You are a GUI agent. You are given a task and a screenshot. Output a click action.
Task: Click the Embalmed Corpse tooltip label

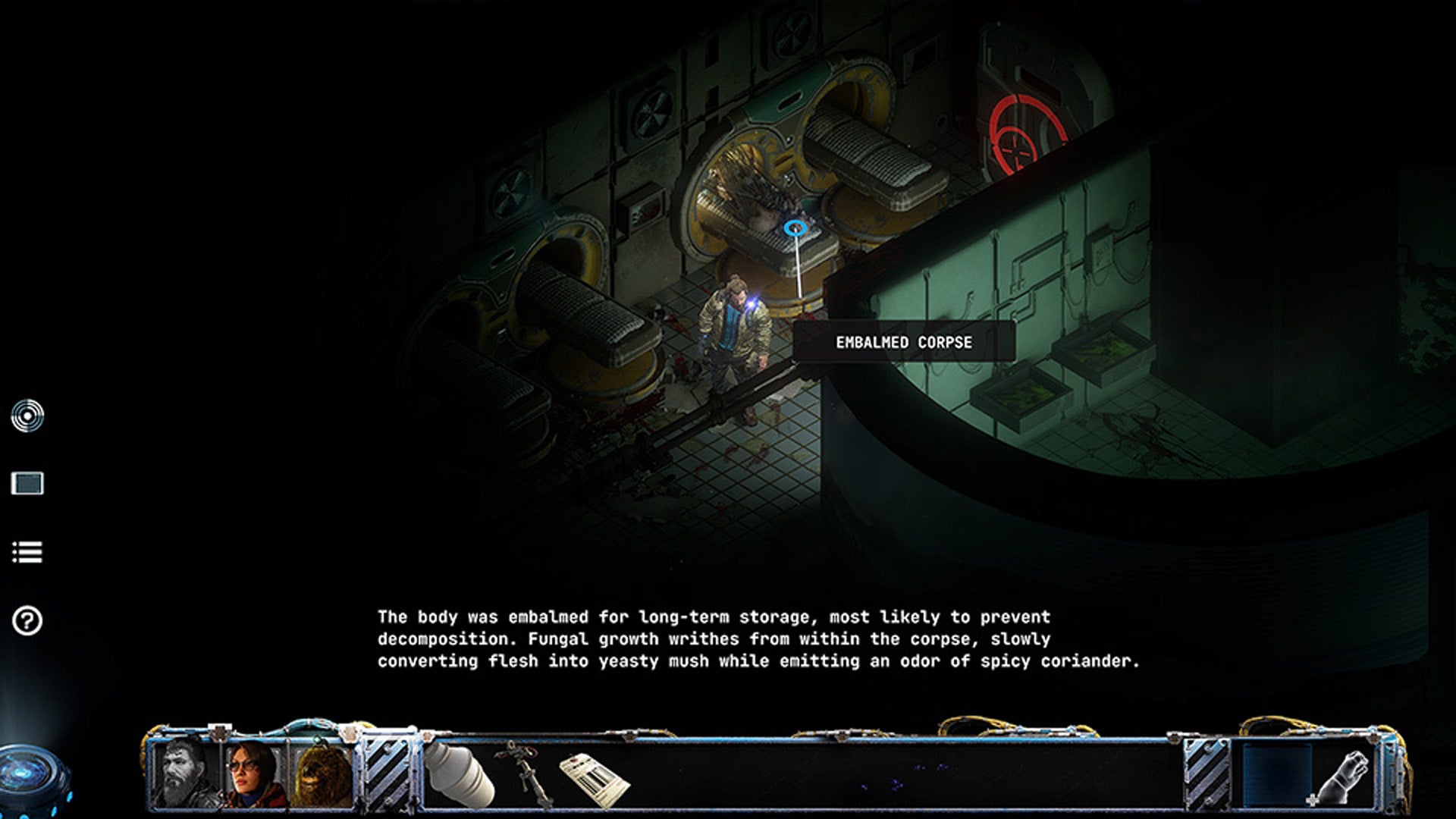tap(904, 341)
